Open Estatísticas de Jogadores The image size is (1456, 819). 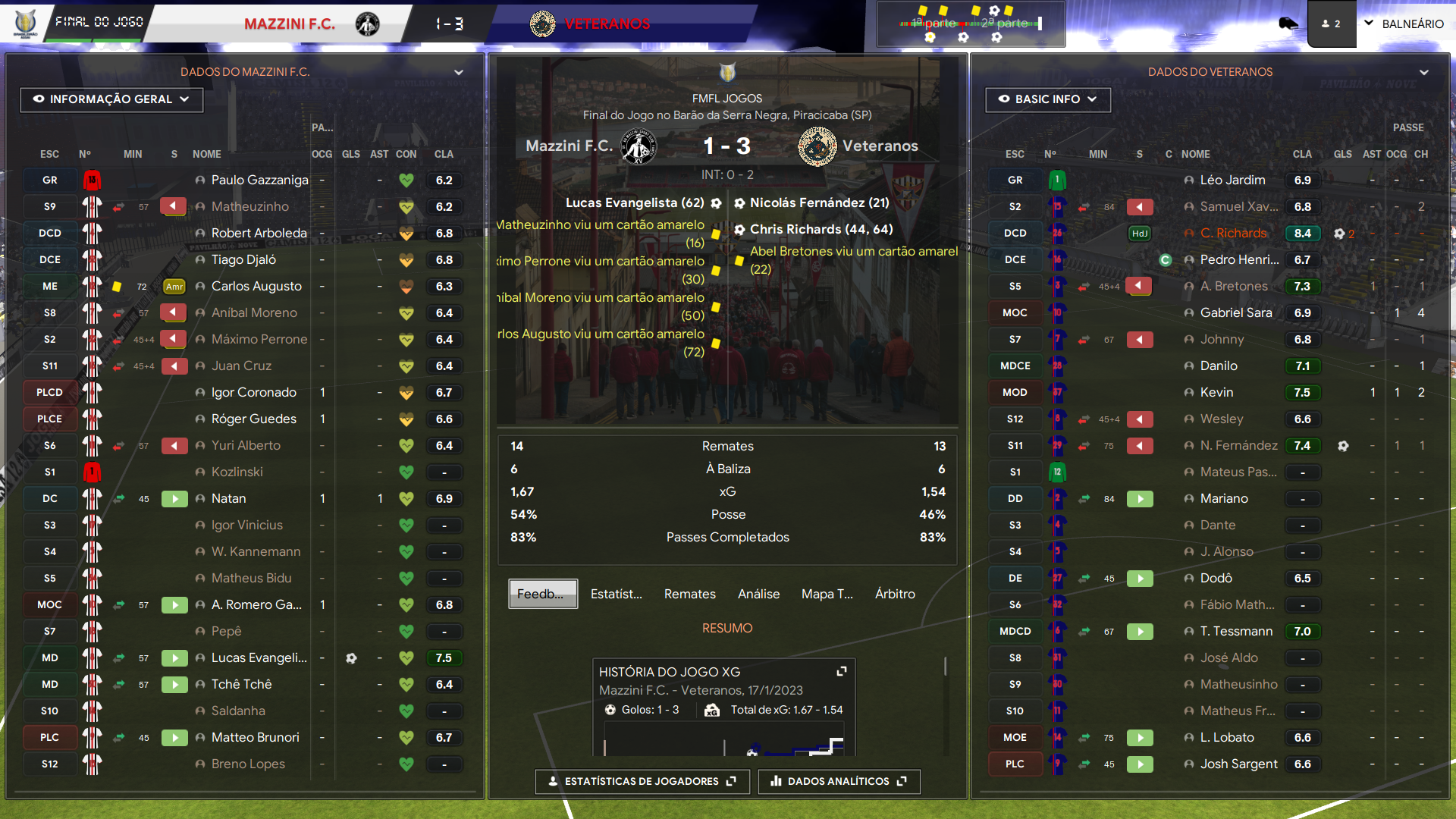tap(642, 781)
